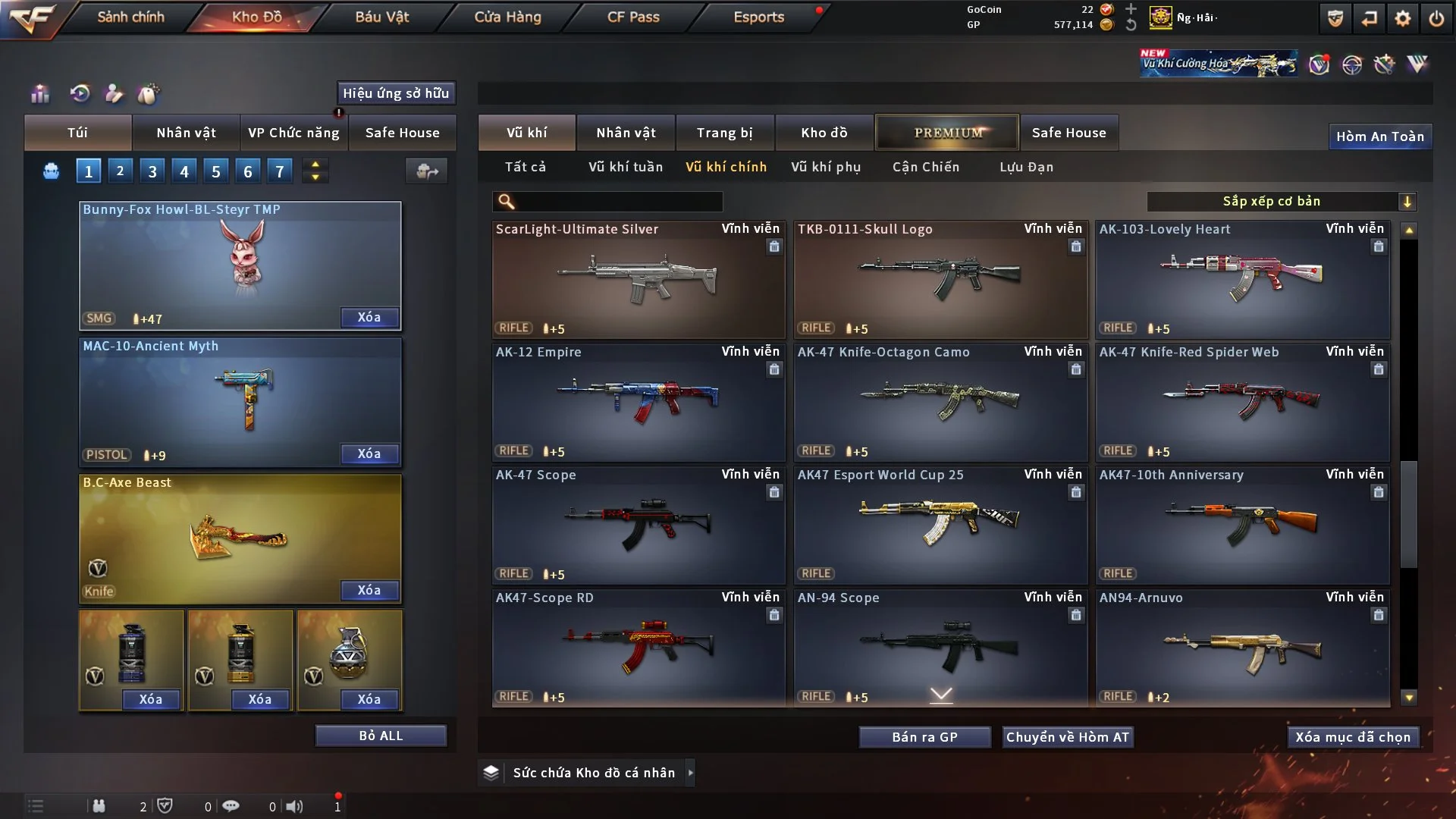Open the Hòm An Toàn button
Viewport: 1456px width, 819px height.
[x=1379, y=136]
